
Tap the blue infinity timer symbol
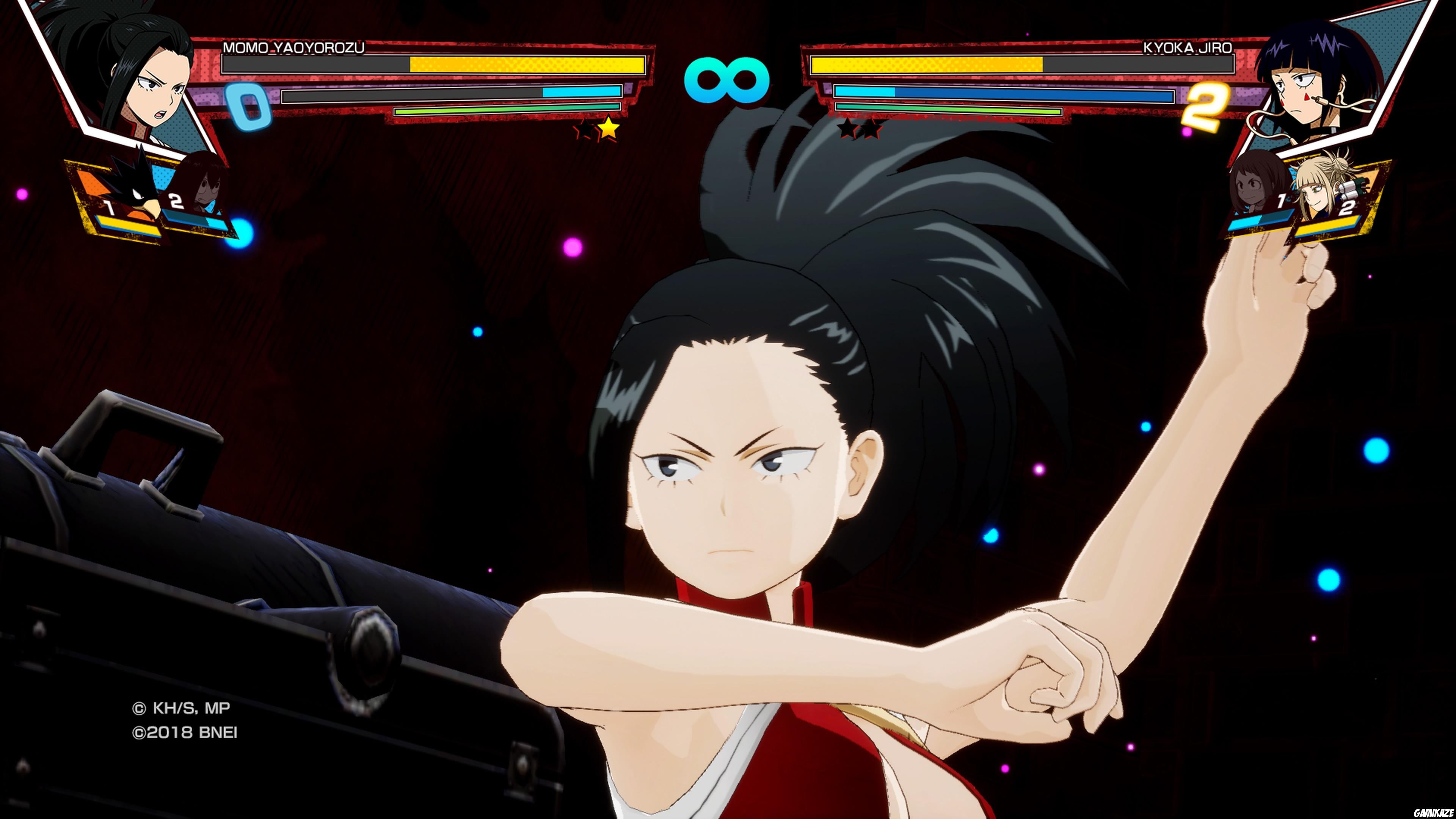click(728, 79)
